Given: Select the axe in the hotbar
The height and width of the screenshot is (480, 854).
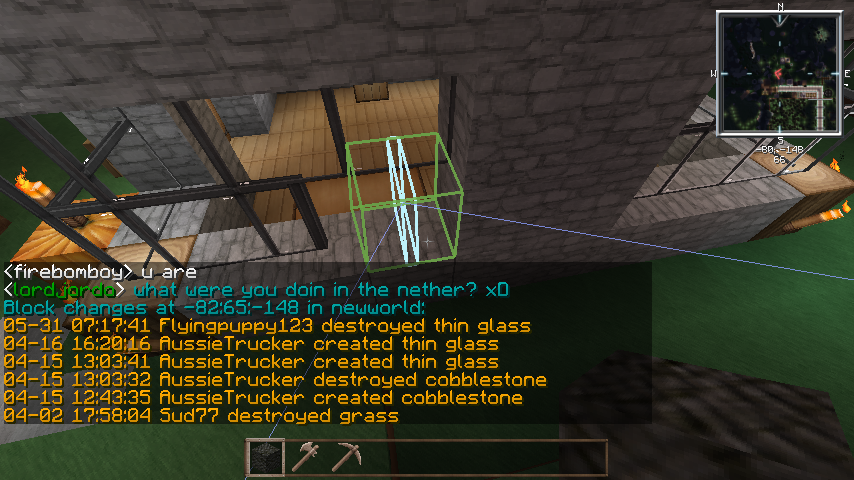Looking at the screenshot, I should pos(305,457).
